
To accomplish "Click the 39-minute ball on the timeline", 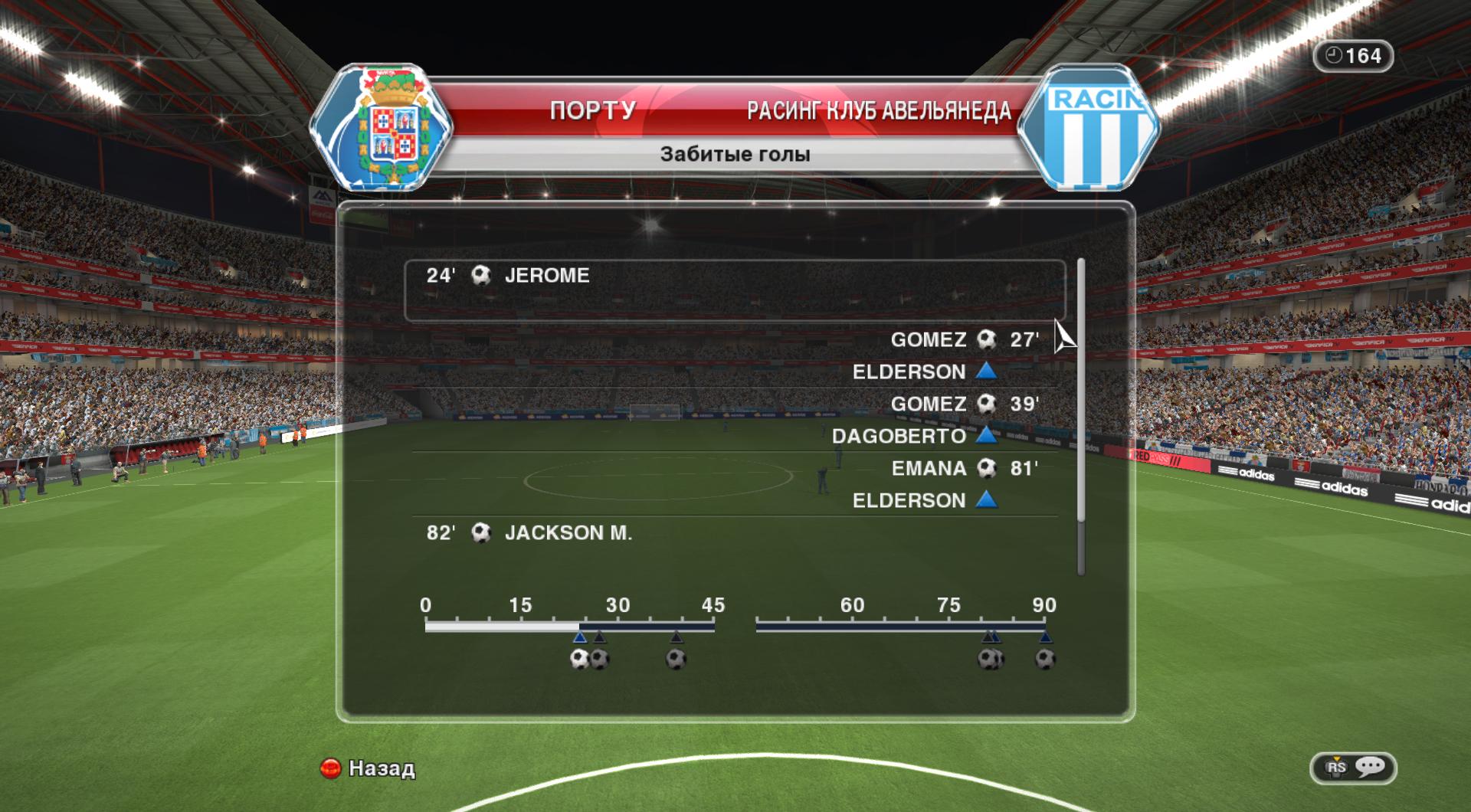I will [x=676, y=659].
